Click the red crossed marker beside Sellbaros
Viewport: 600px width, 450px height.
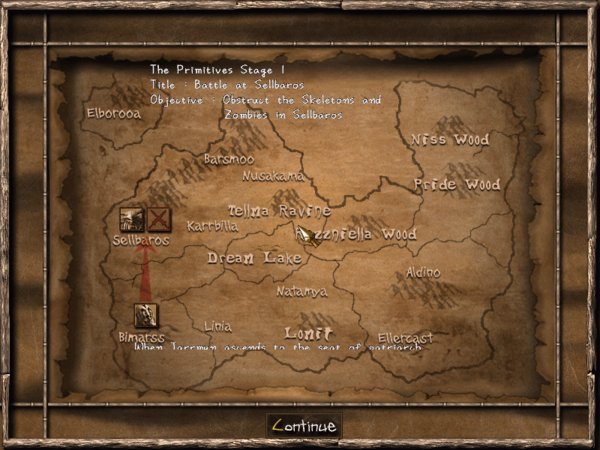click(158, 219)
